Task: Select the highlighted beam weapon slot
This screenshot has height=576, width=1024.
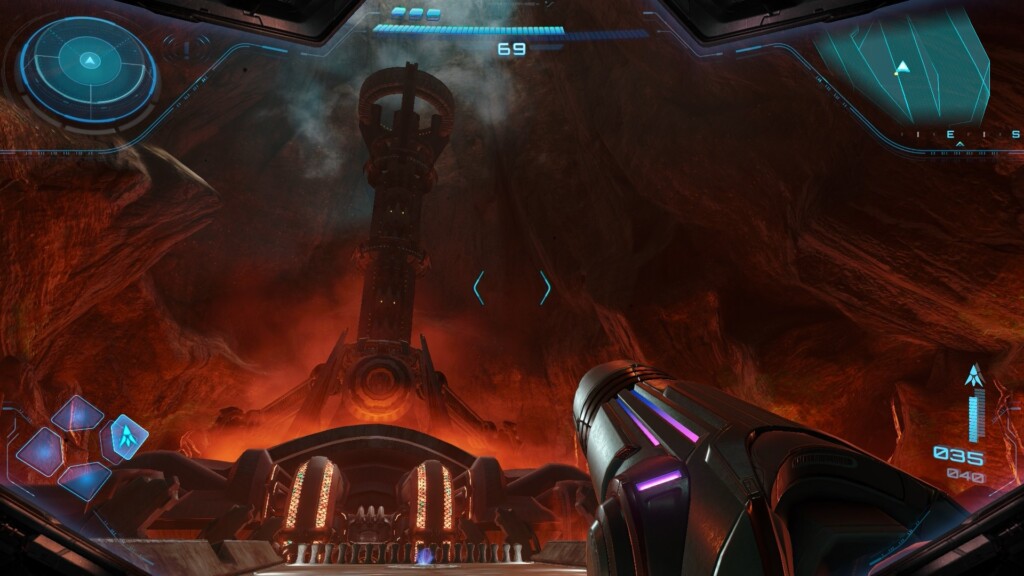Action: tap(126, 436)
